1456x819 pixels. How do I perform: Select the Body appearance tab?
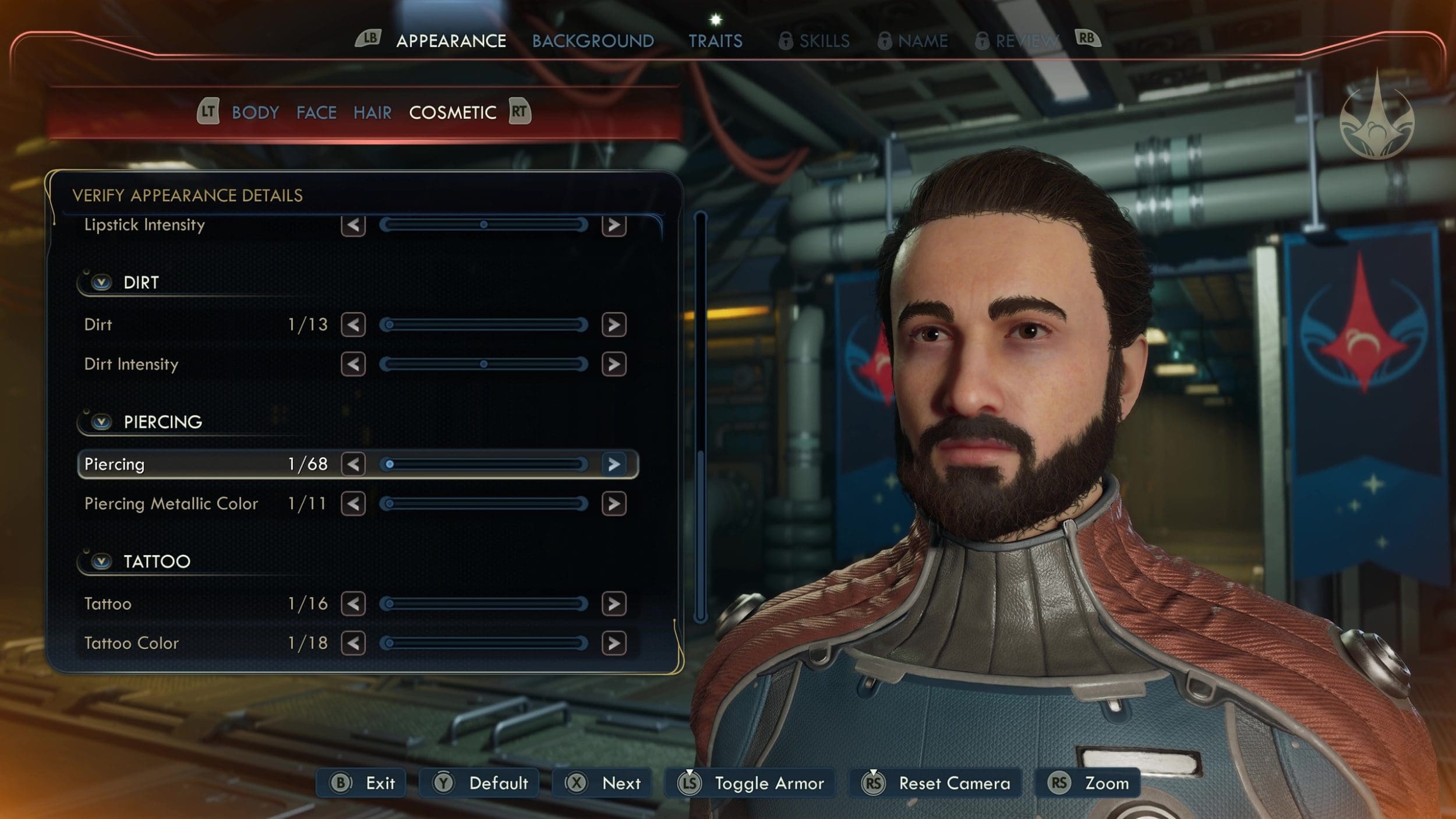[x=255, y=112]
